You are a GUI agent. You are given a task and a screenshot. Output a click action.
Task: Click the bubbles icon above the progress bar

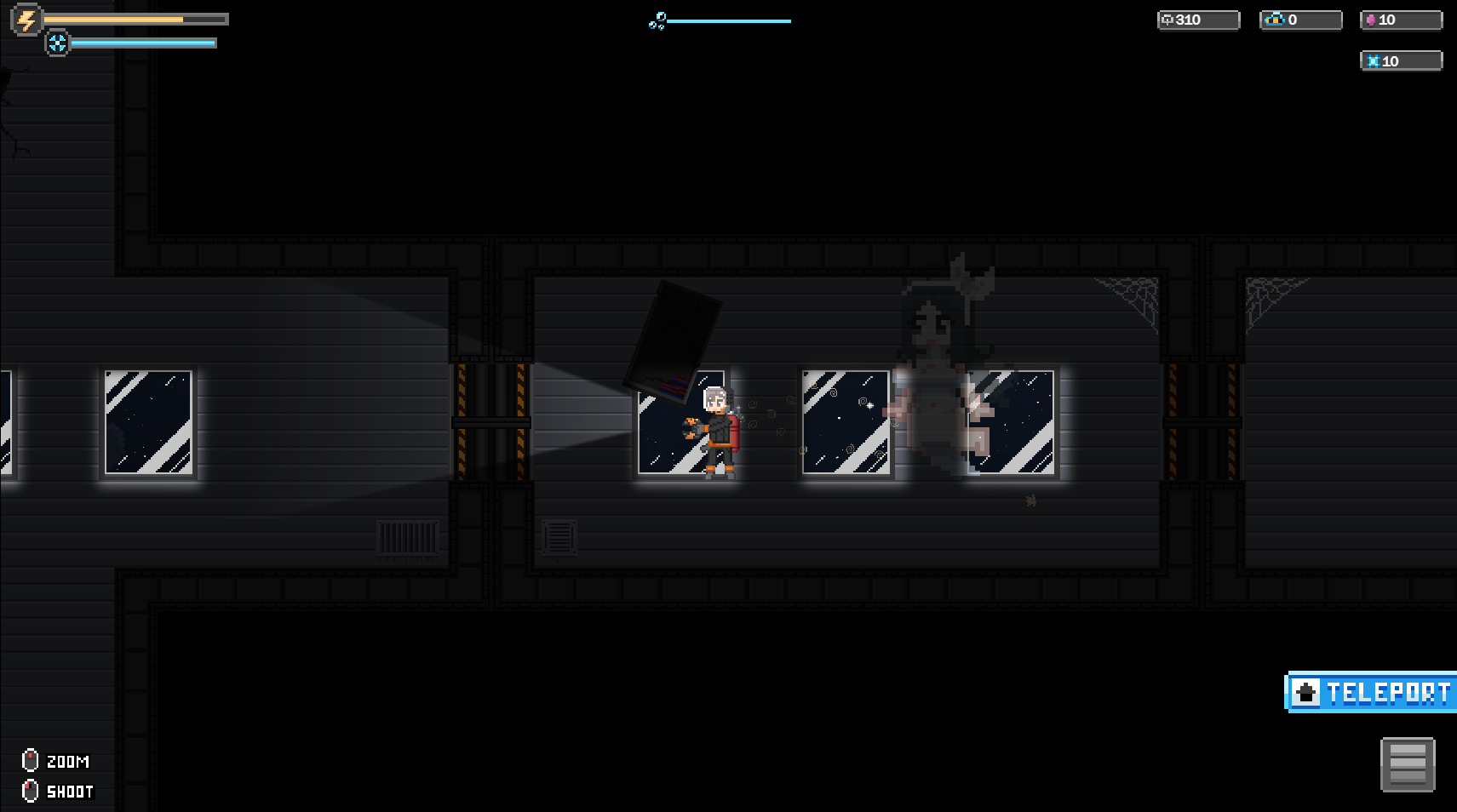point(656,20)
